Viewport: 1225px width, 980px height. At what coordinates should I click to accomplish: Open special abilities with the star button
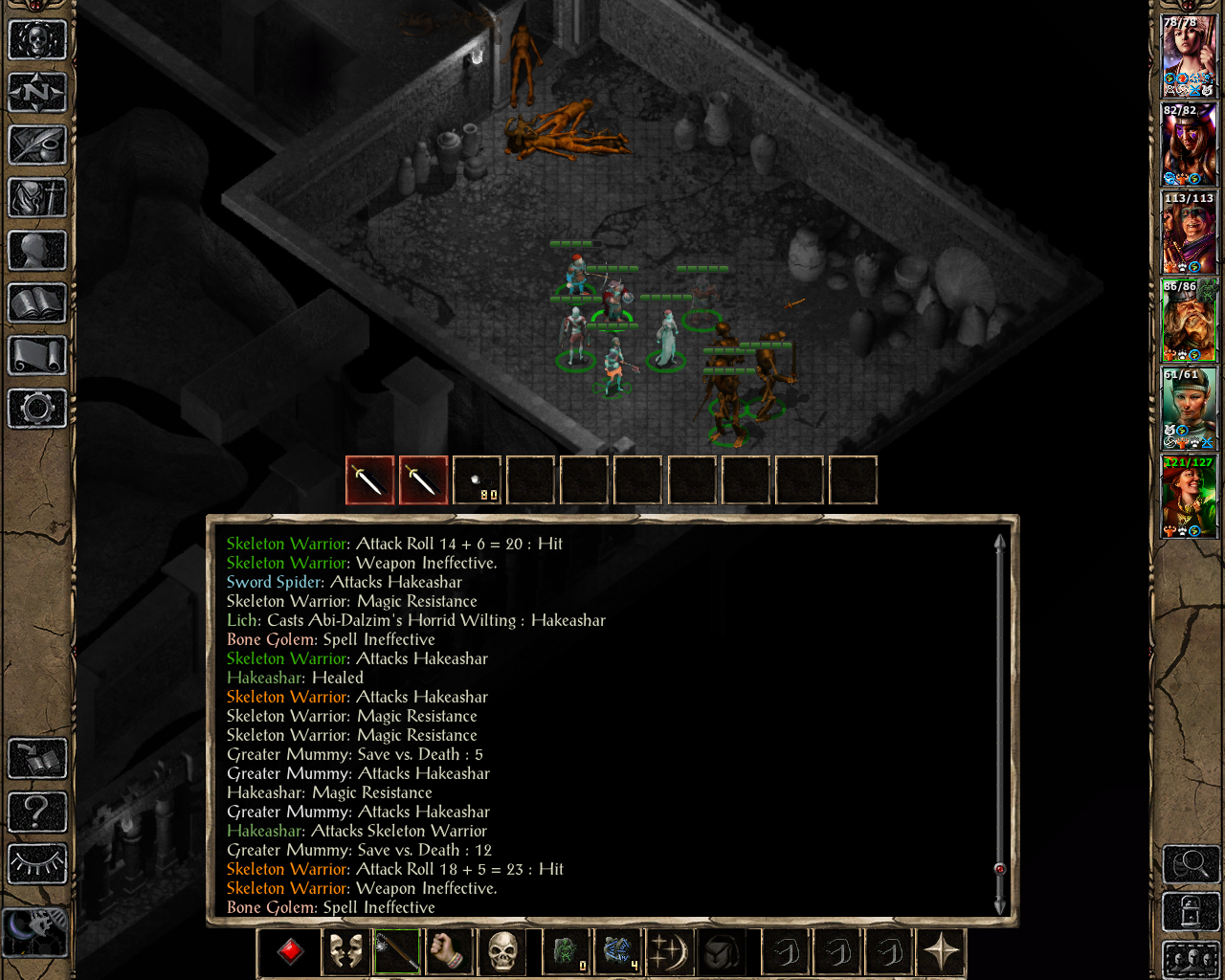(942, 952)
